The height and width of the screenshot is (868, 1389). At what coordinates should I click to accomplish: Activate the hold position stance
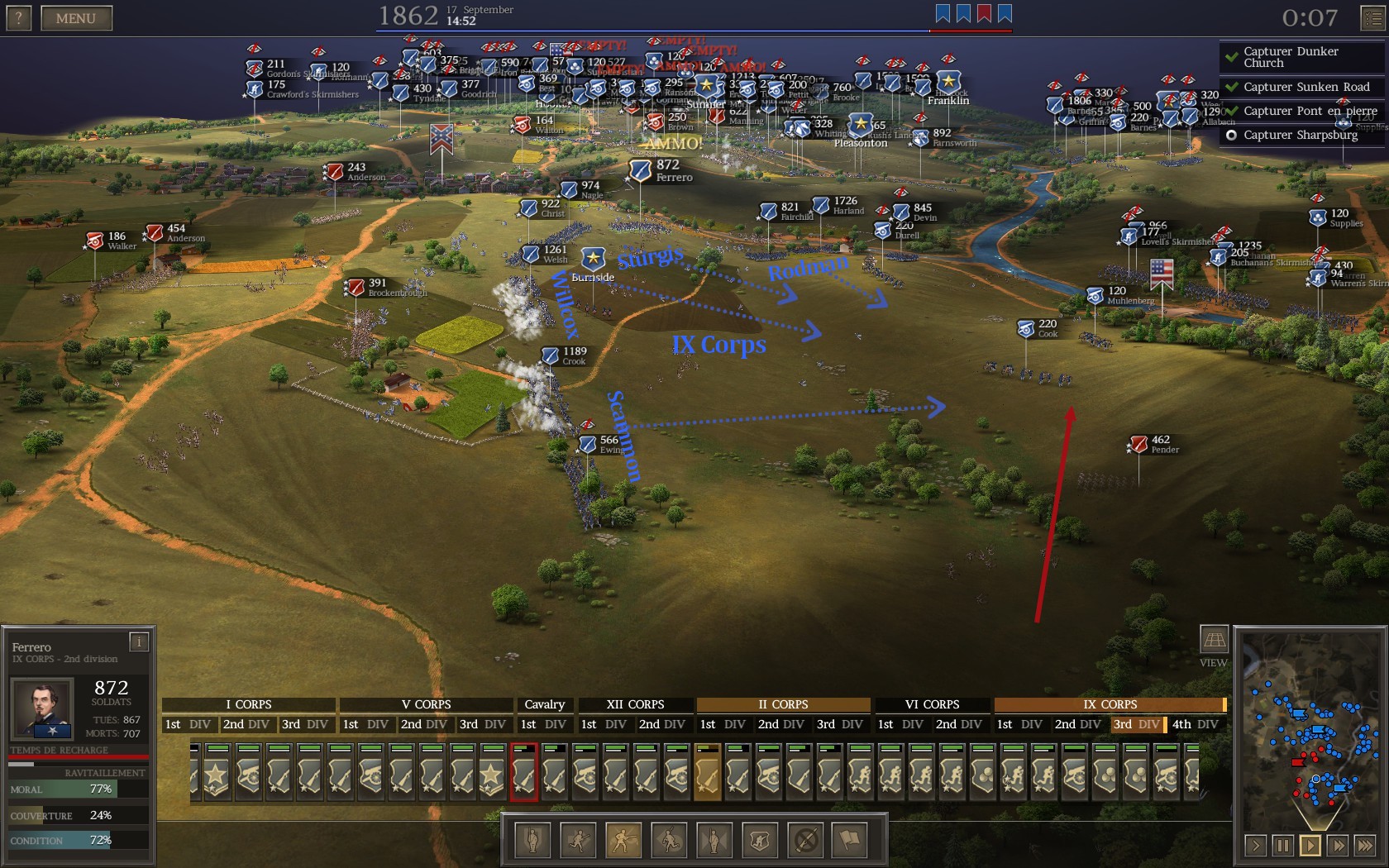532,841
